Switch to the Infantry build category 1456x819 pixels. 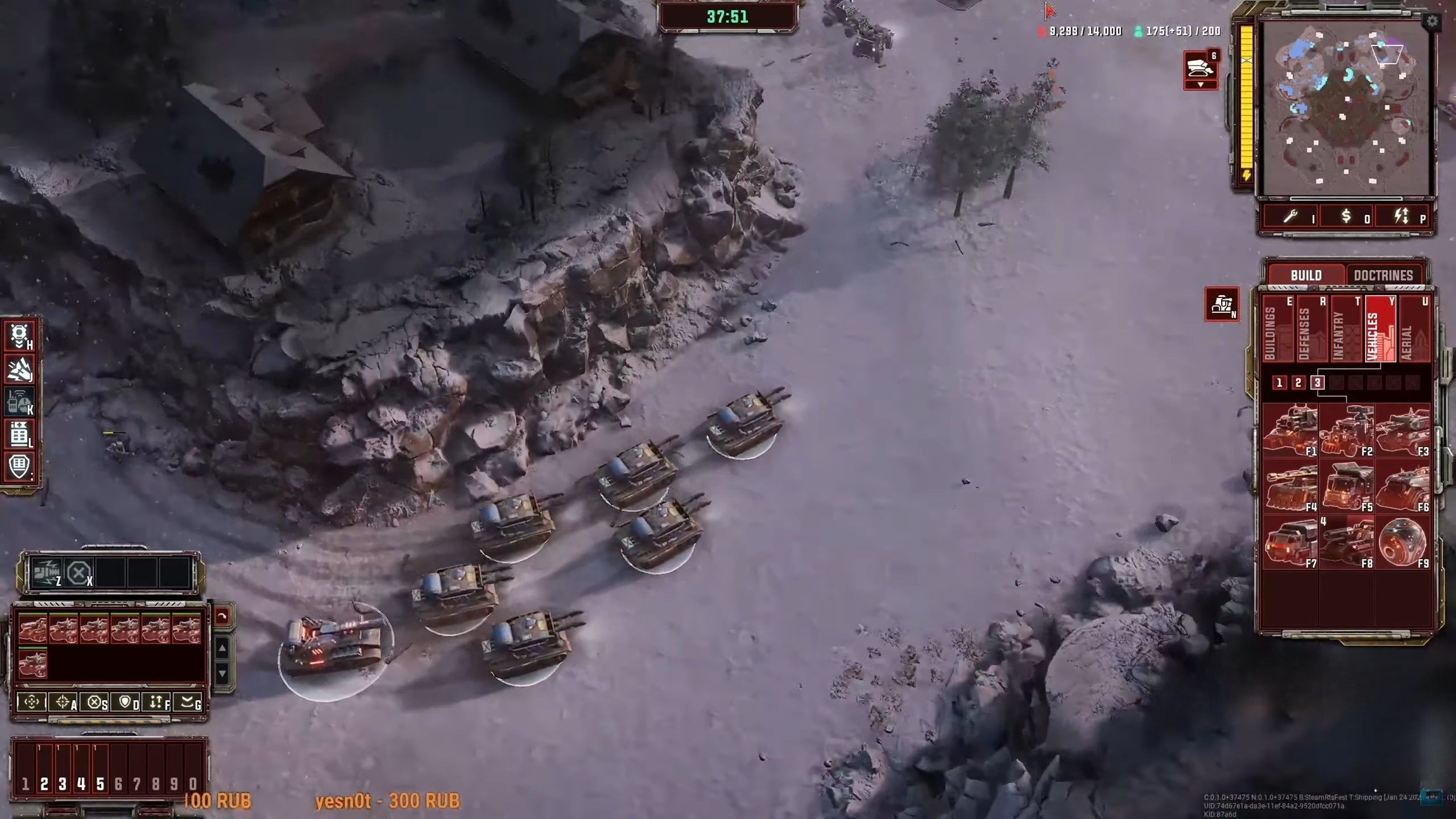[x=1345, y=330]
